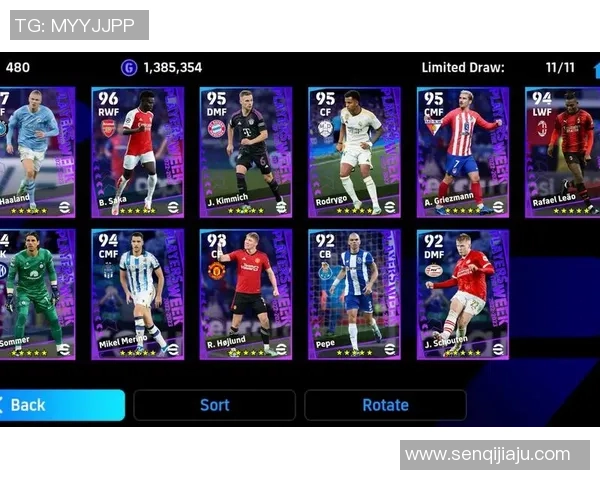The width and height of the screenshot is (600, 480).
Task: Pick the Mikel Merino card
Action: coord(137,294)
